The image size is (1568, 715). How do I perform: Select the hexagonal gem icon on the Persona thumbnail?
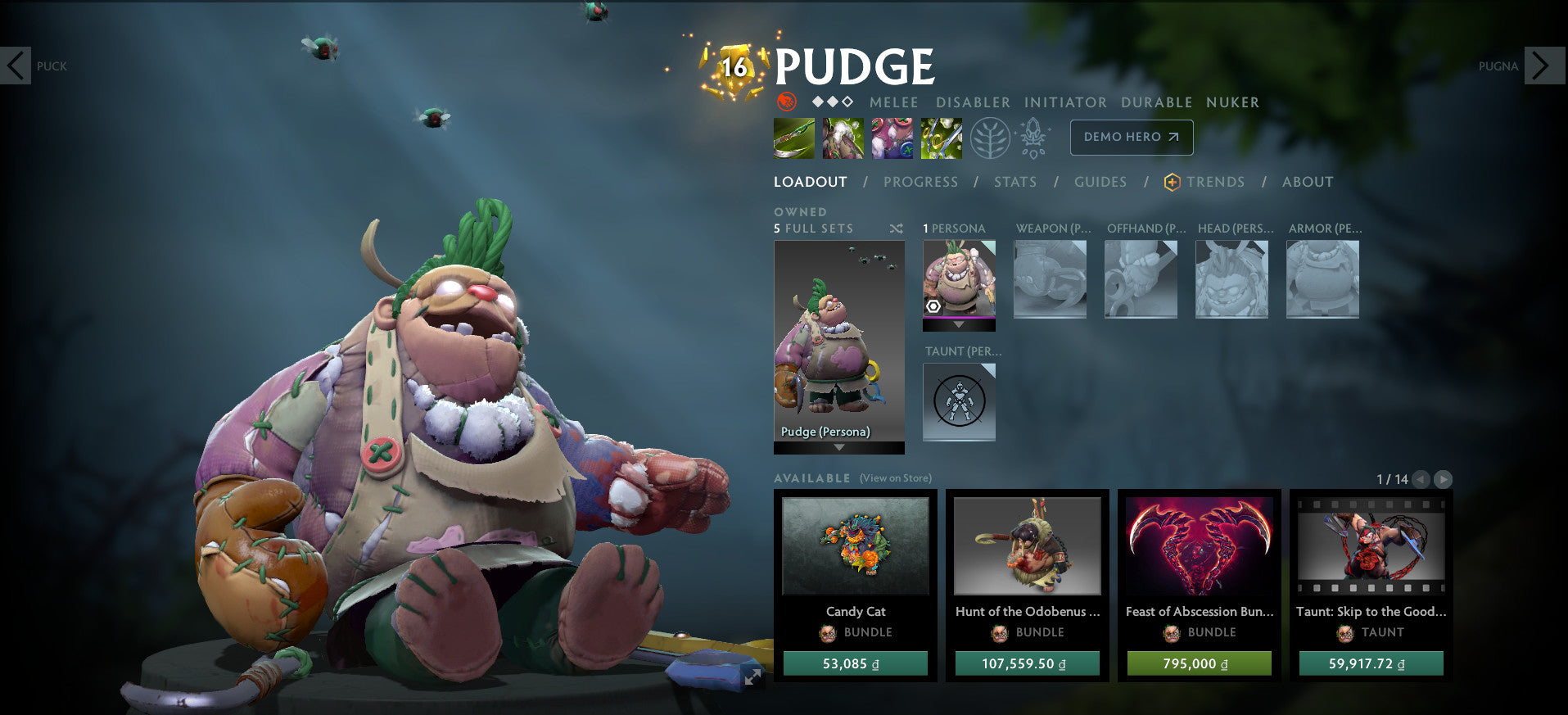[x=933, y=307]
